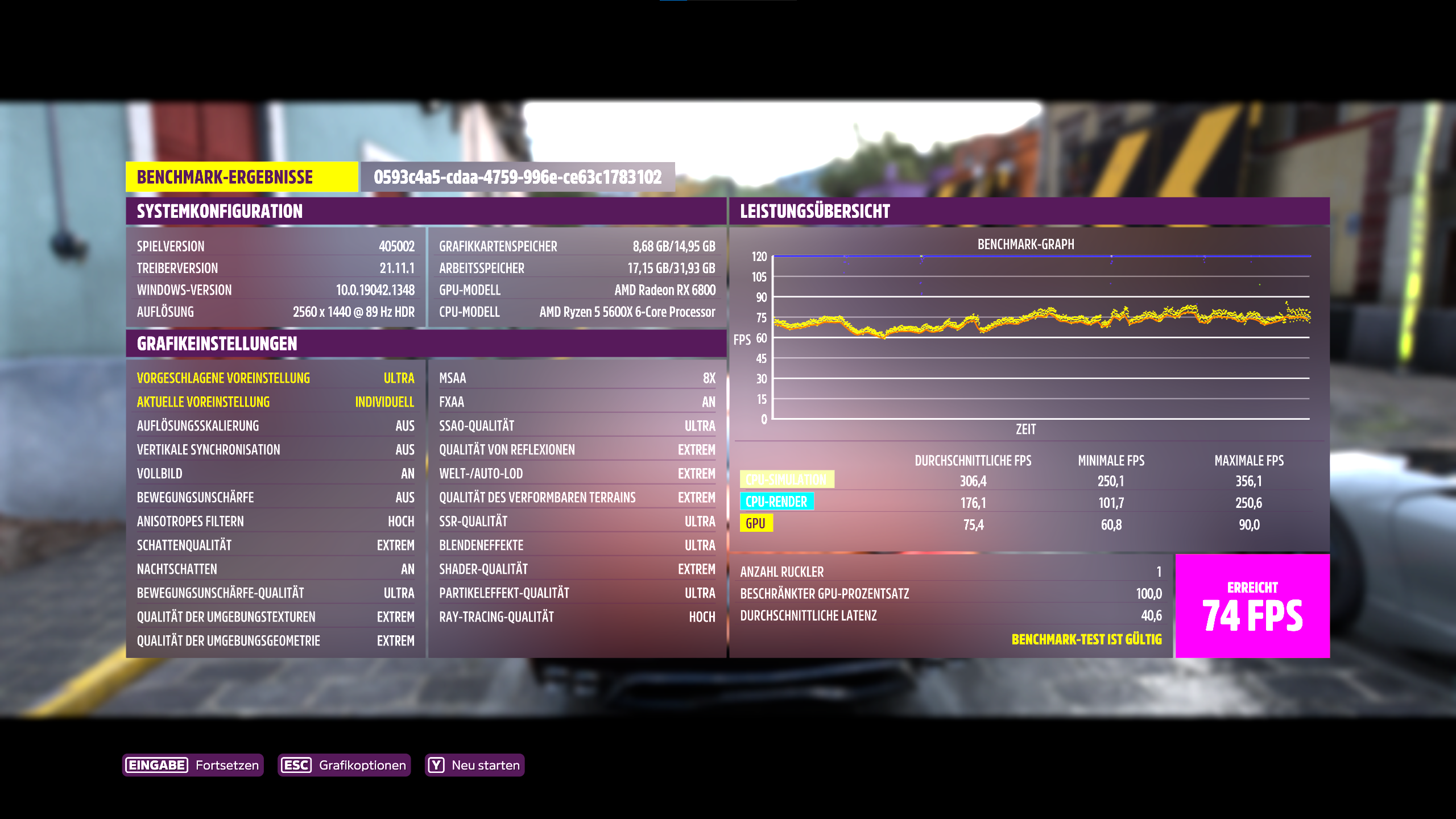The width and height of the screenshot is (1456, 819).
Task: Switch to the SYSTEMKONFIGURATION section header
Action: click(220, 212)
